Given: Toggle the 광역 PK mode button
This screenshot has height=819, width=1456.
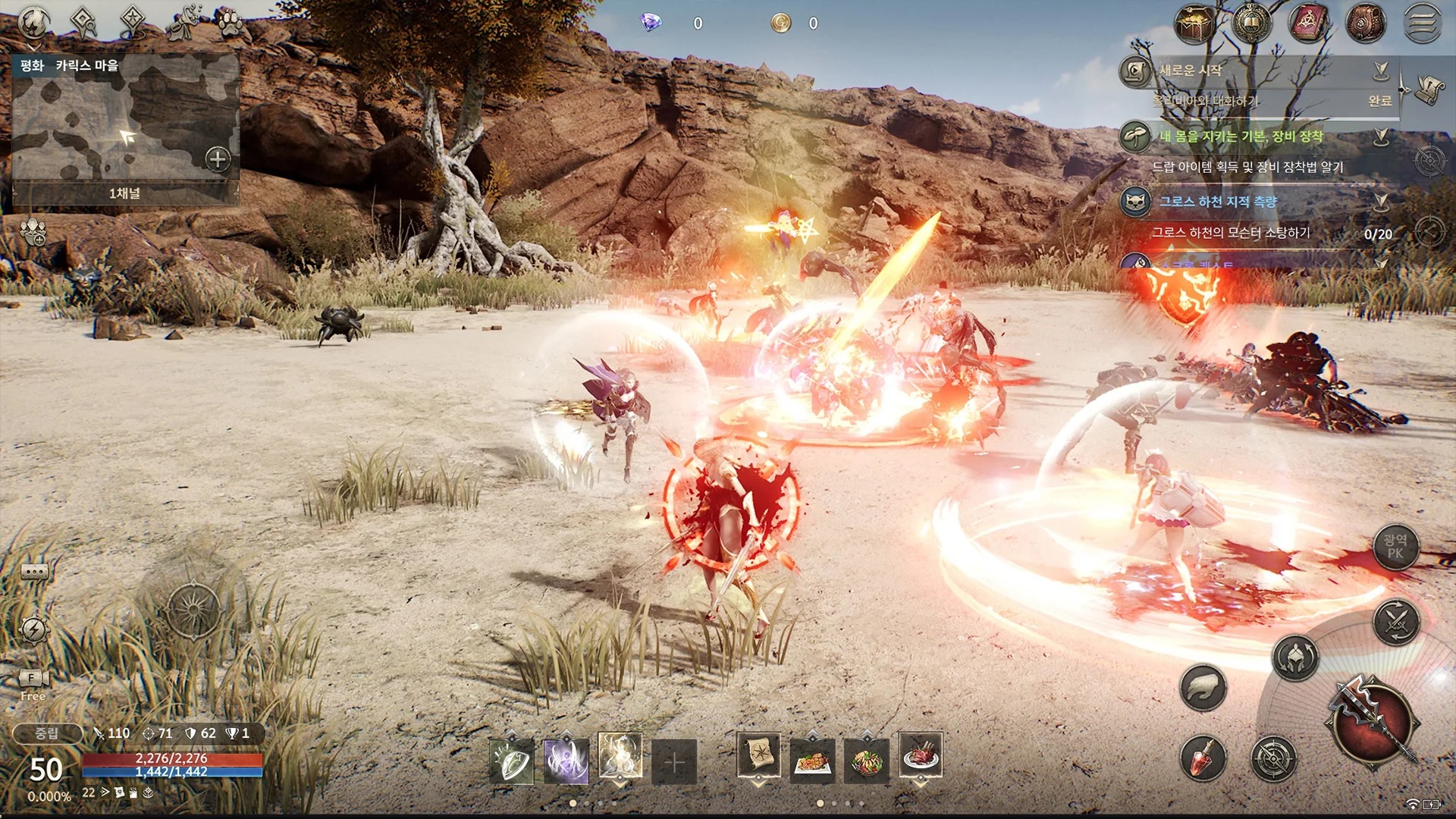Looking at the screenshot, I should [x=1395, y=546].
